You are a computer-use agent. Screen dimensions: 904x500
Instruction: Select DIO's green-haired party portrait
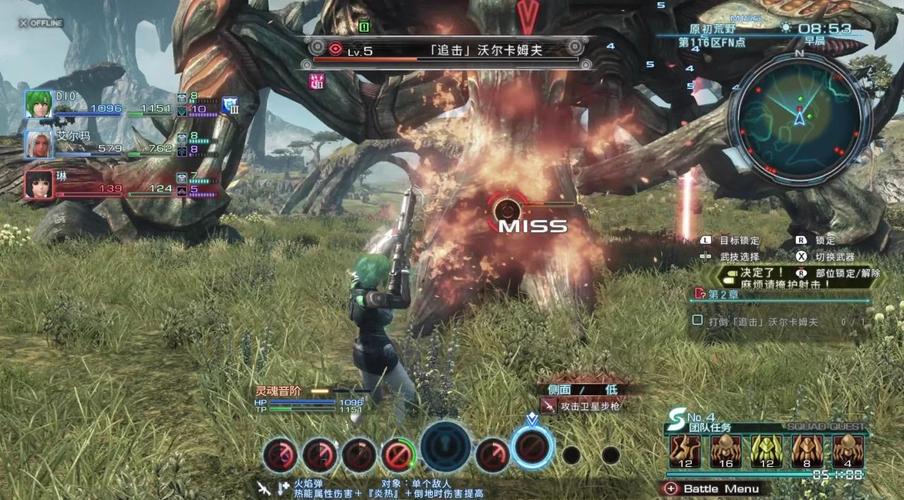click(x=38, y=104)
